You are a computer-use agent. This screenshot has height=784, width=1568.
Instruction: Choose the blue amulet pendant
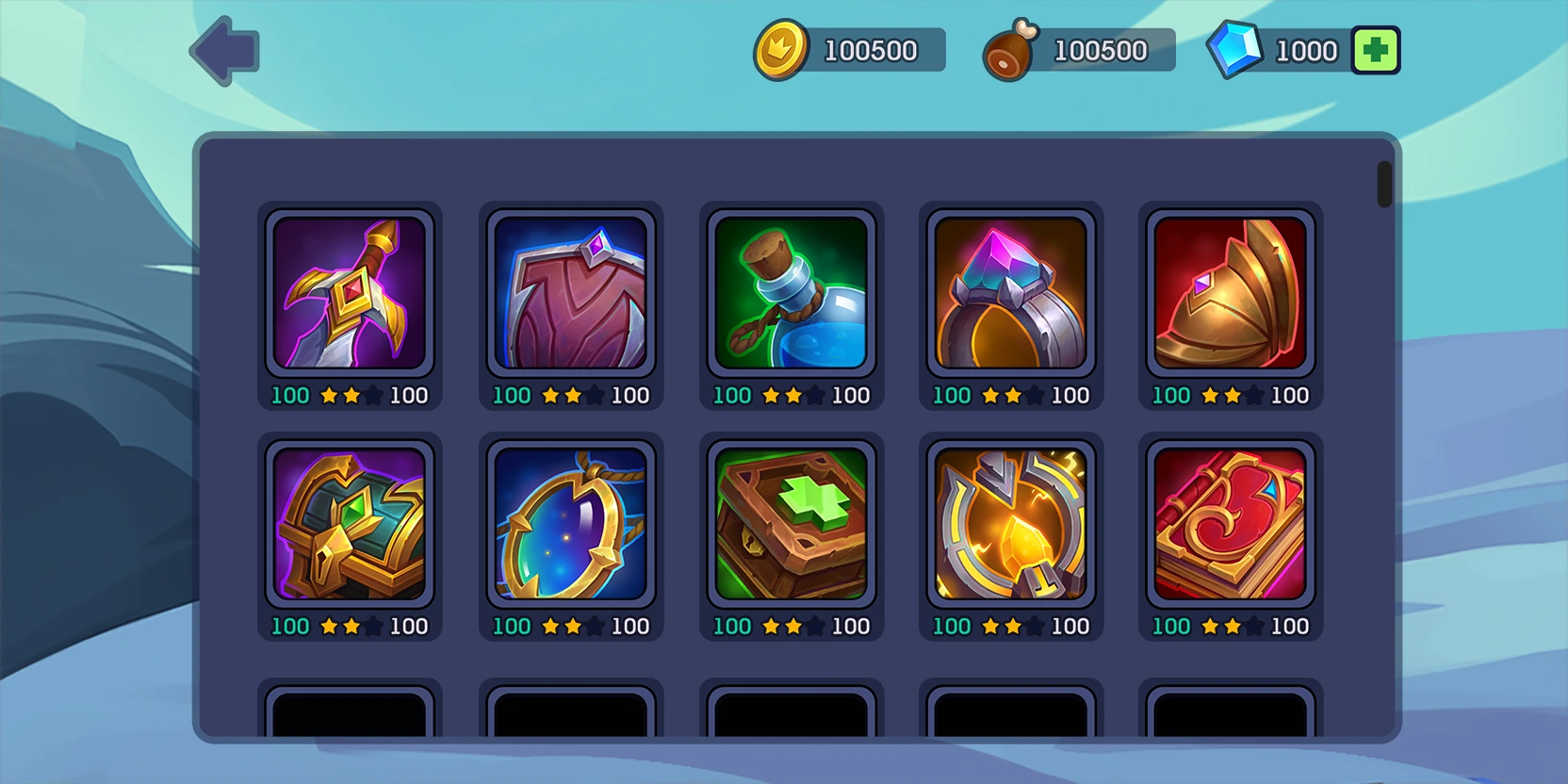coord(570,524)
